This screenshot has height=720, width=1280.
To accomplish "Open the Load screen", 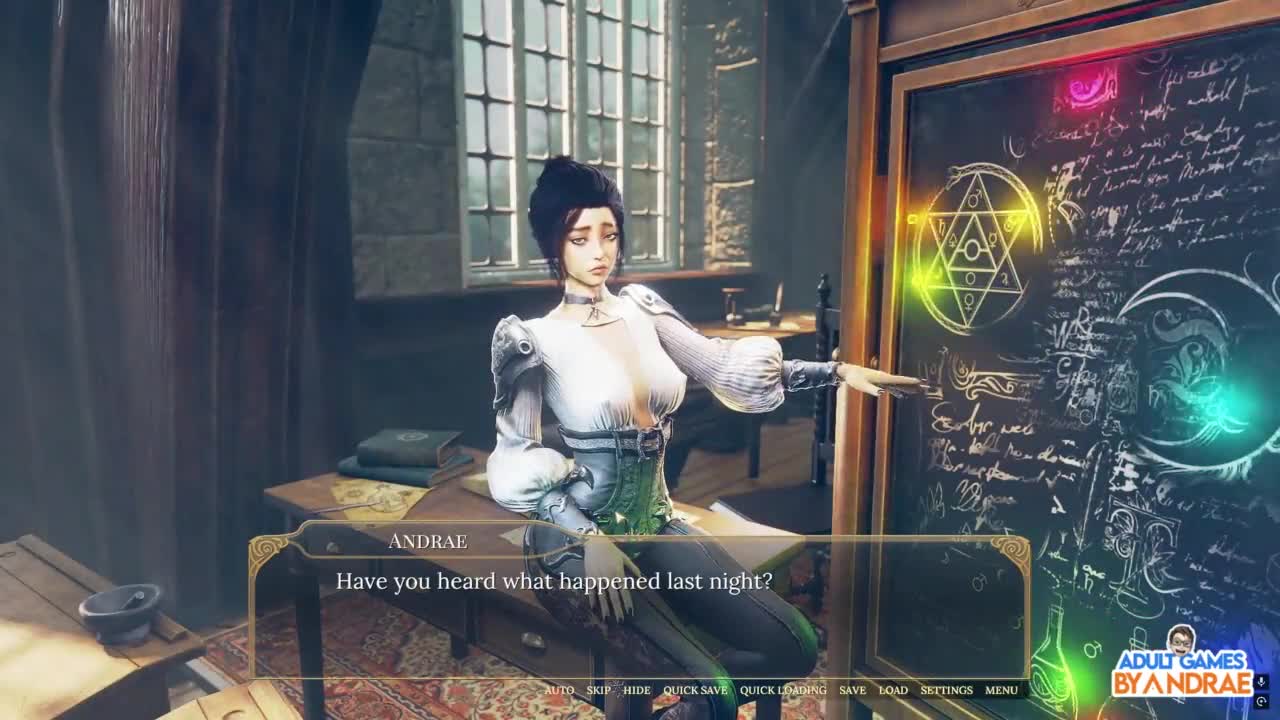I will (893, 690).
